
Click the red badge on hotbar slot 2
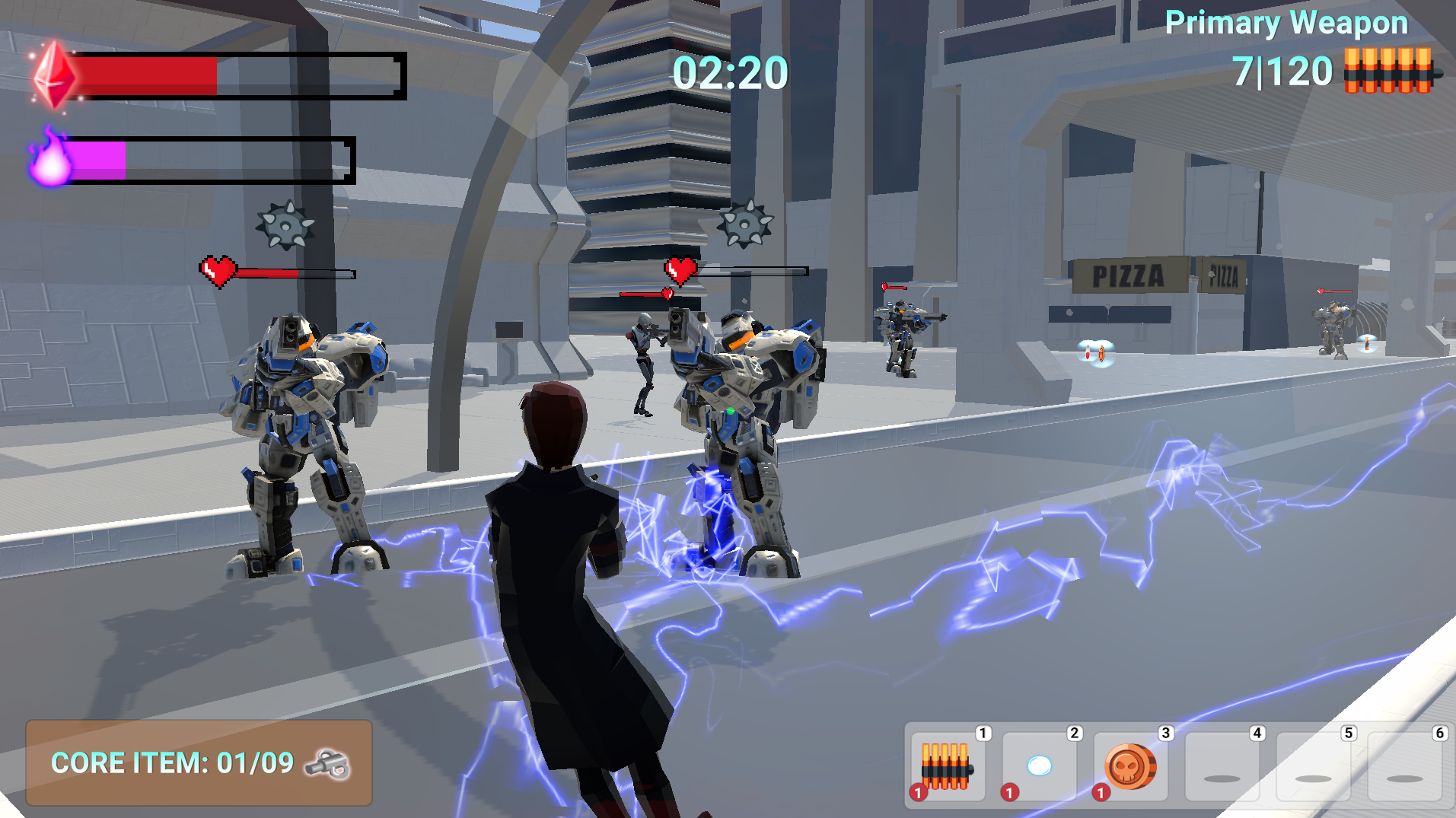1009,794
